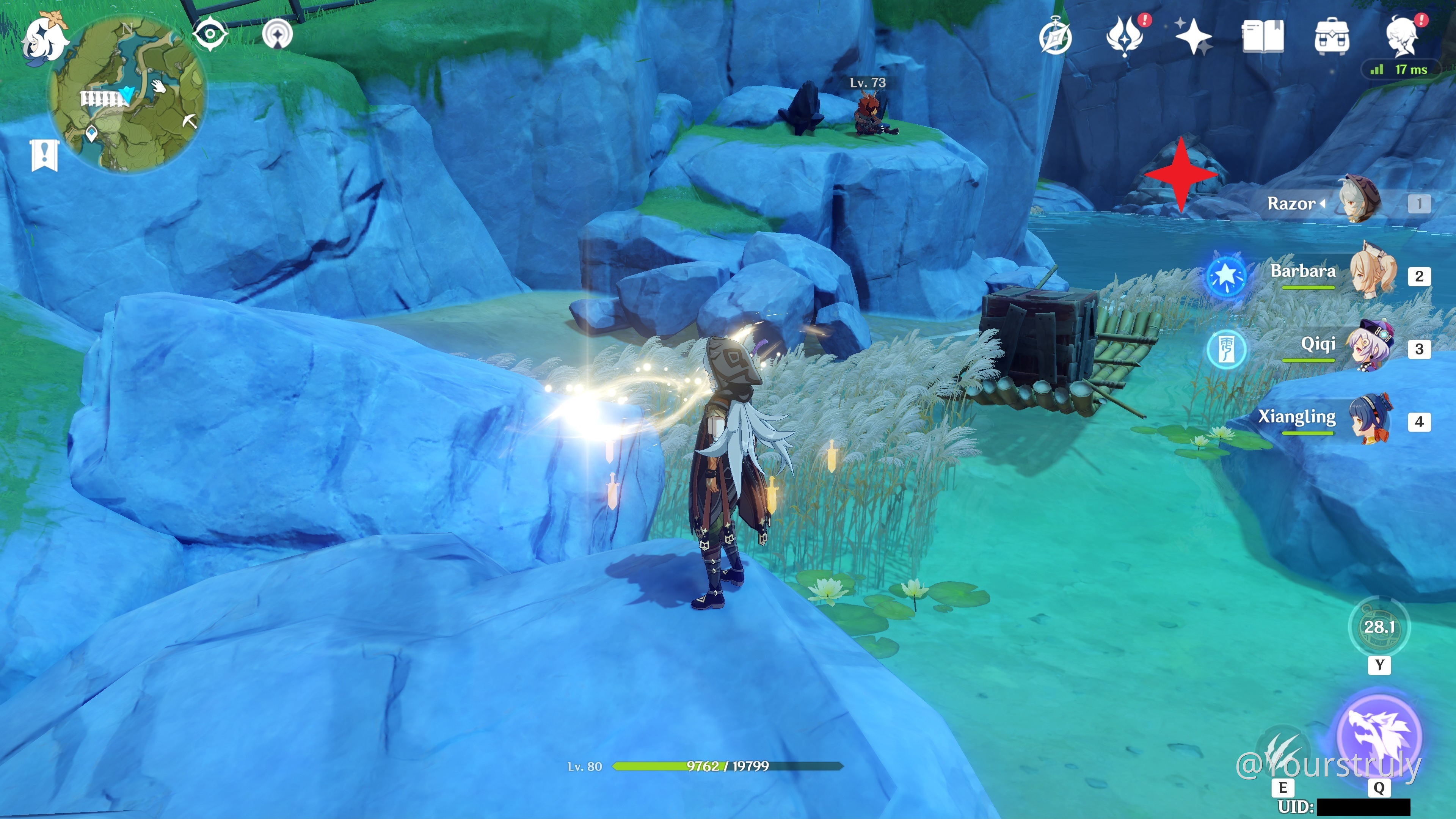Use the gadget showing 28.1 cooldown

[1379, 626]
